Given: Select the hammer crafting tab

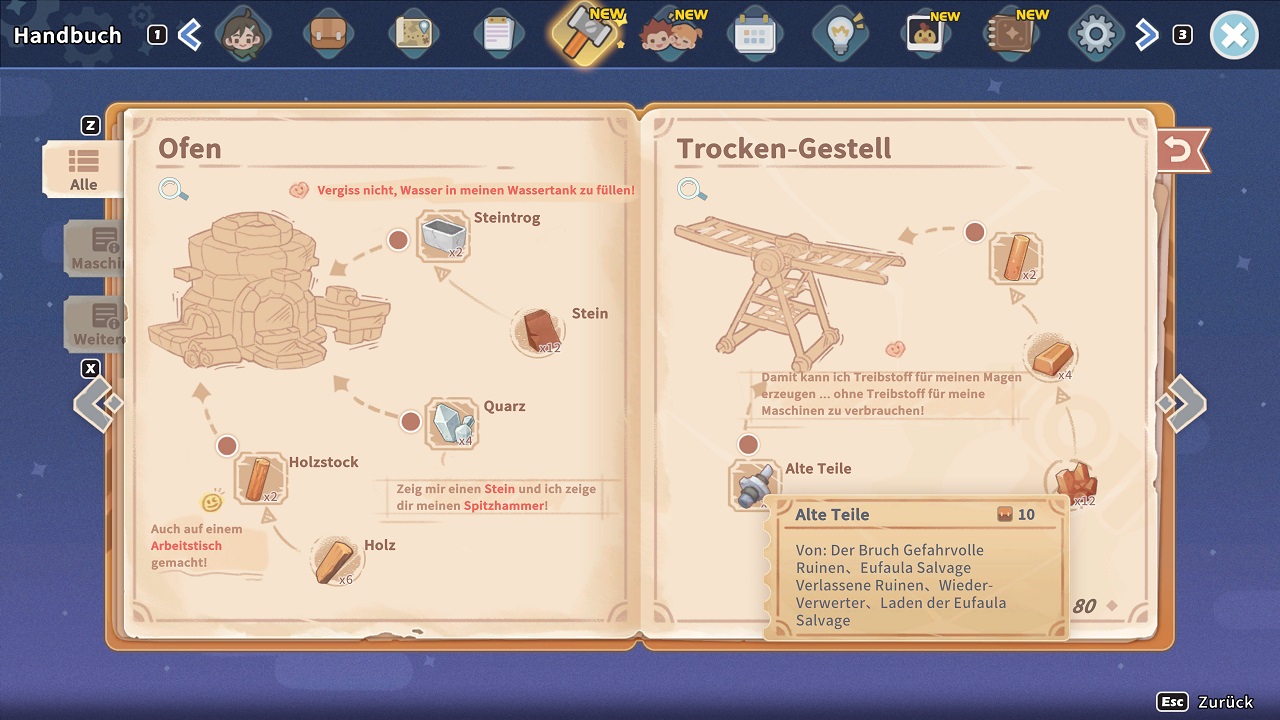Looking at the screenshot, I should [583, 33].
